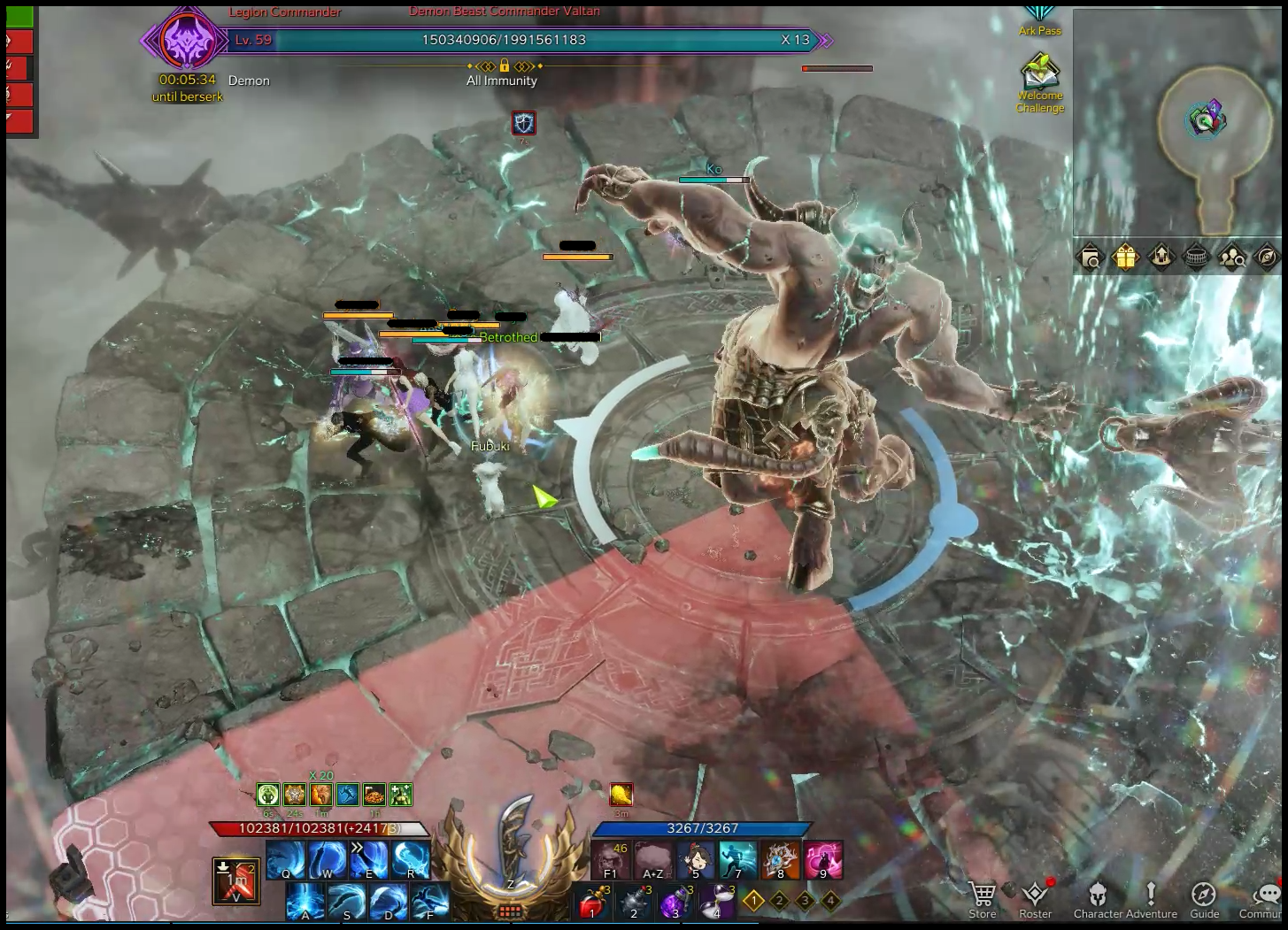Screen dimensions: 1288x930
Task: Click the minimap
Action: pyautogui.click(x=1177, y=122)
